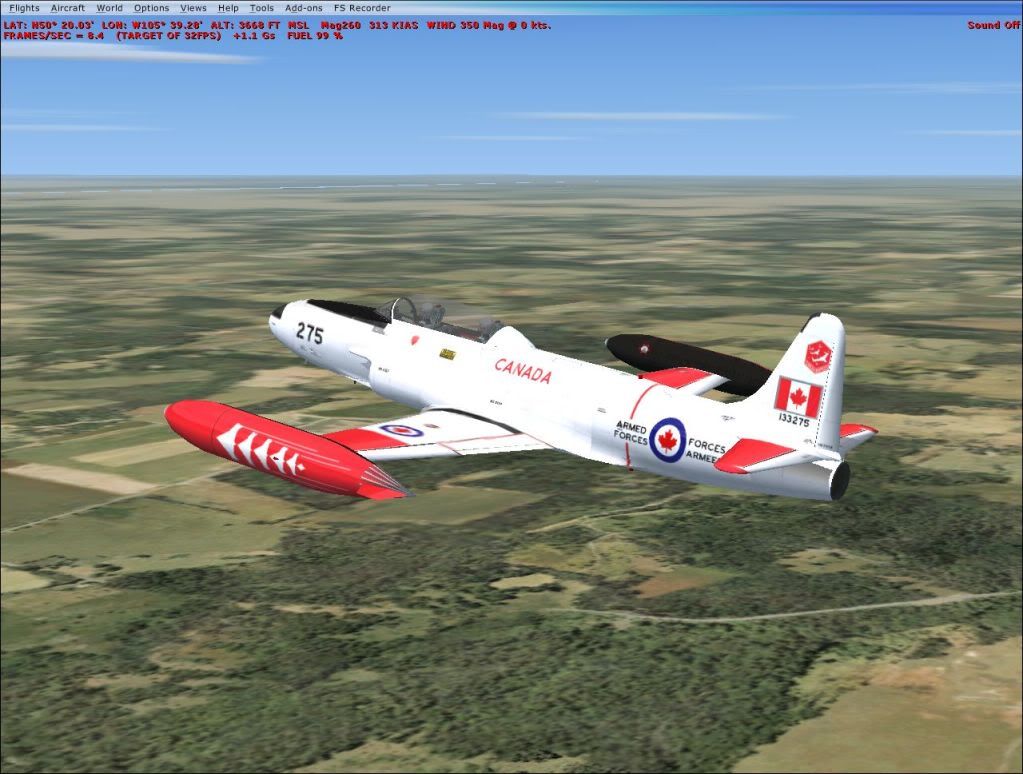Open the FS Recorder menu

[362, 8]
